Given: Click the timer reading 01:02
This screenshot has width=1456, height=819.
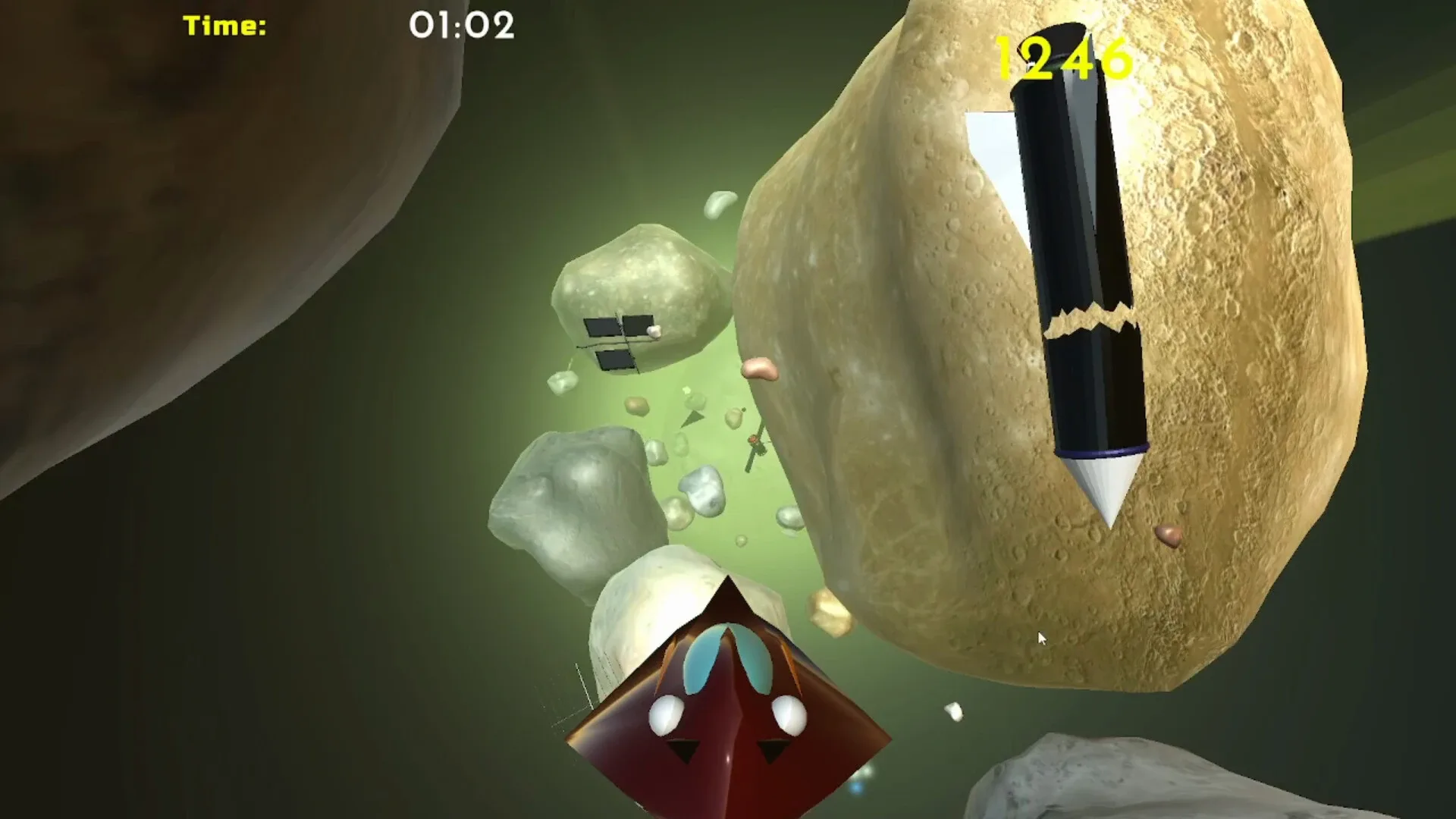Looking at the screenshot, I should click(460, 25).
